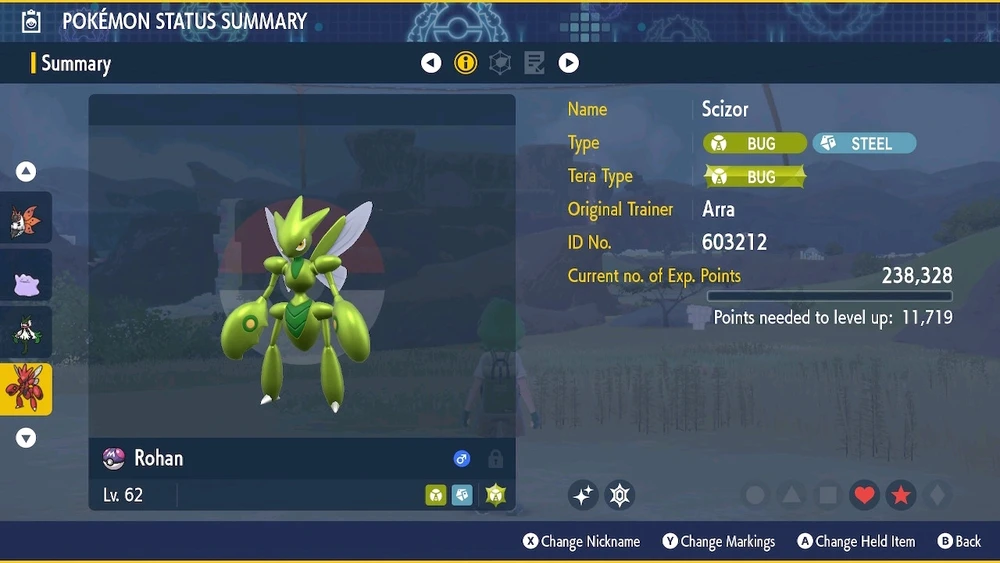This screenshot has width=1000, height=563.
Task: Switch to the hexagon stats tab
Action: click(x=500, y=63)
